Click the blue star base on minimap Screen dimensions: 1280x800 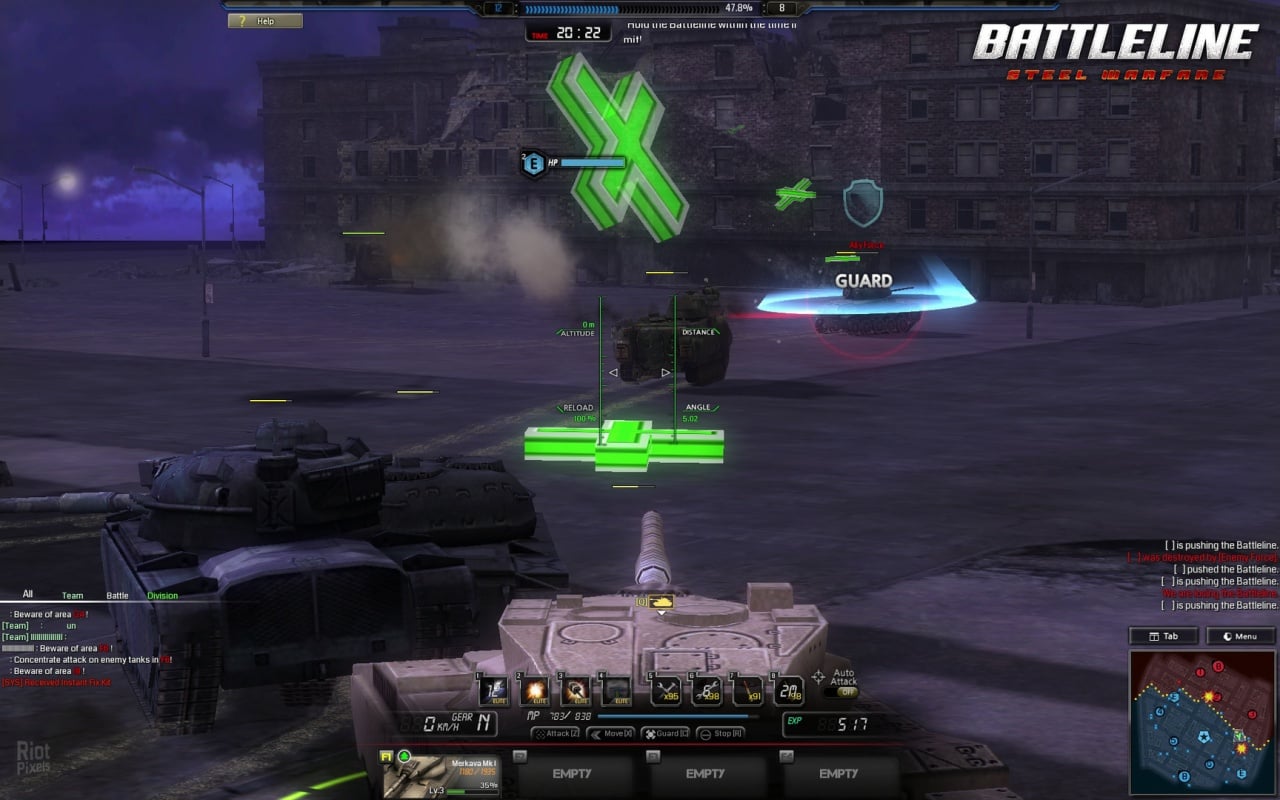[1202, 739]
